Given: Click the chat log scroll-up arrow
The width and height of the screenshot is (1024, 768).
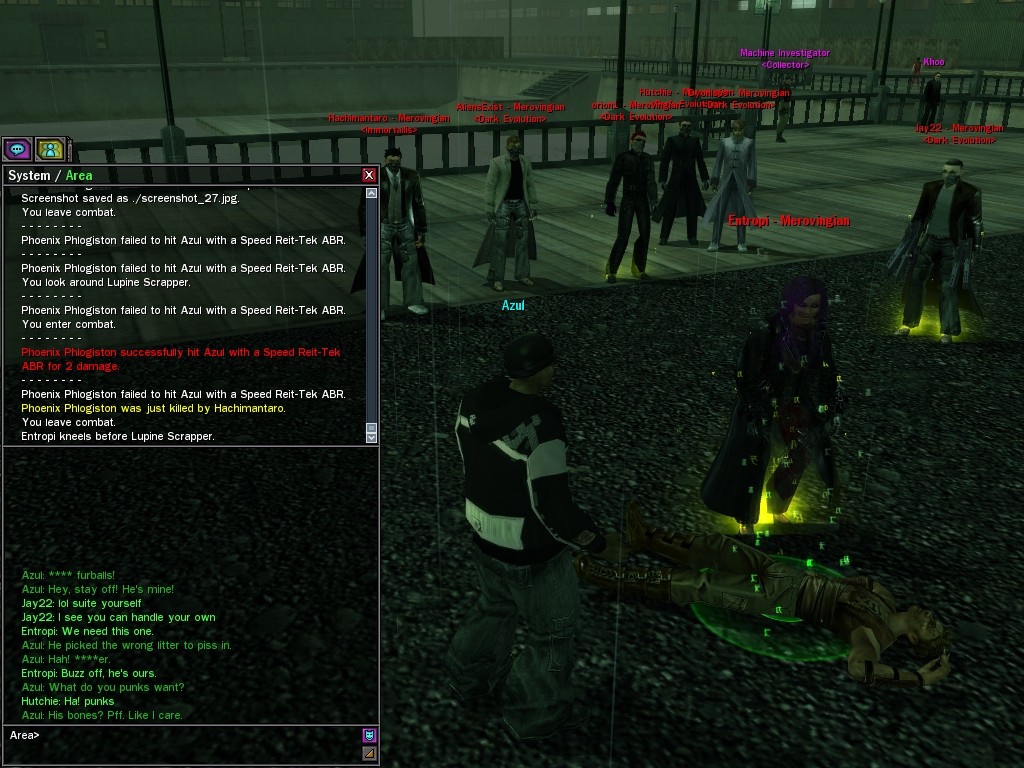Looking at the screenshot, I should click(x=372, y=193).
